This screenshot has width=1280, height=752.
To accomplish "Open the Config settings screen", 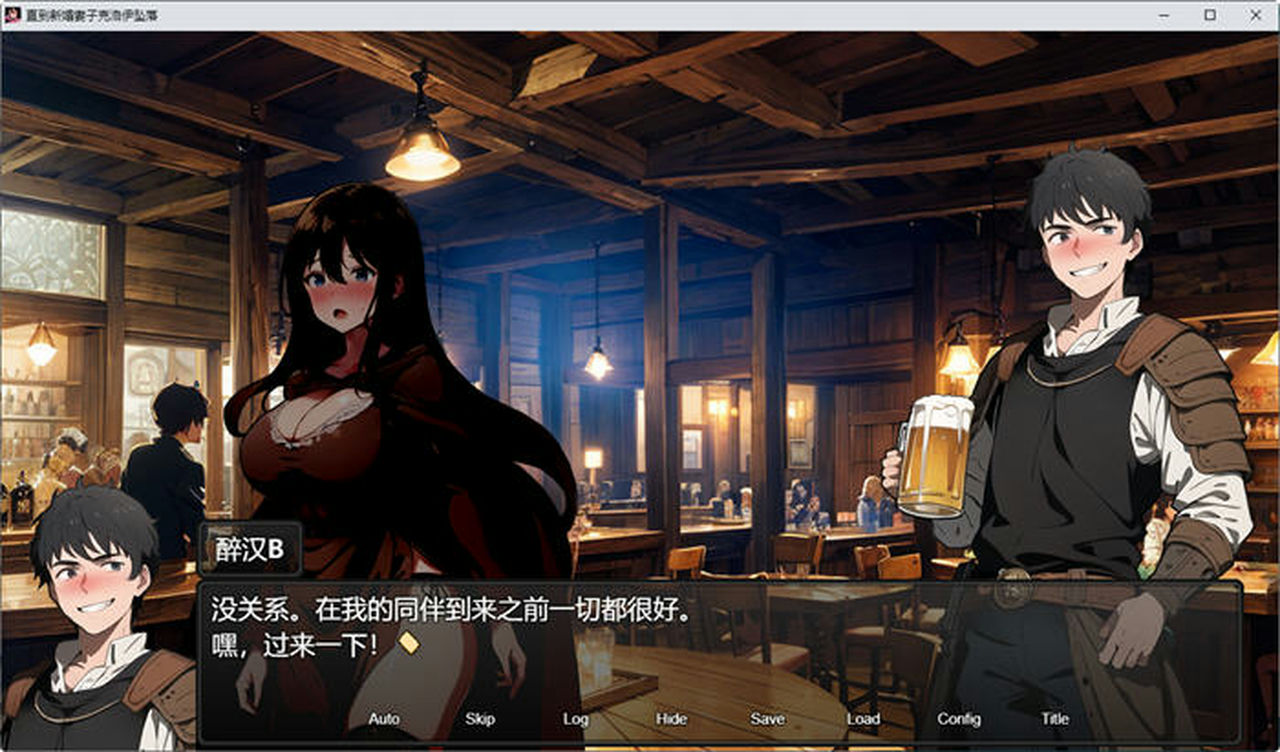I will [x=958, y=719].
